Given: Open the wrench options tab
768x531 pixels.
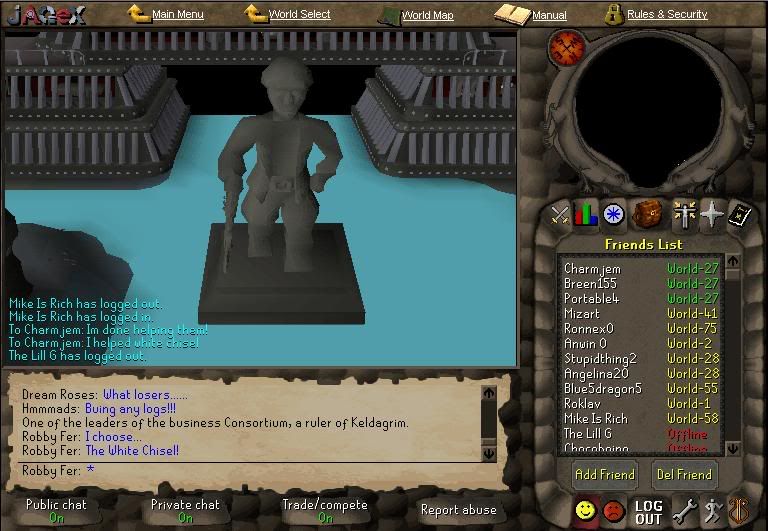Looking at the screenshot, I should [684, 512].
